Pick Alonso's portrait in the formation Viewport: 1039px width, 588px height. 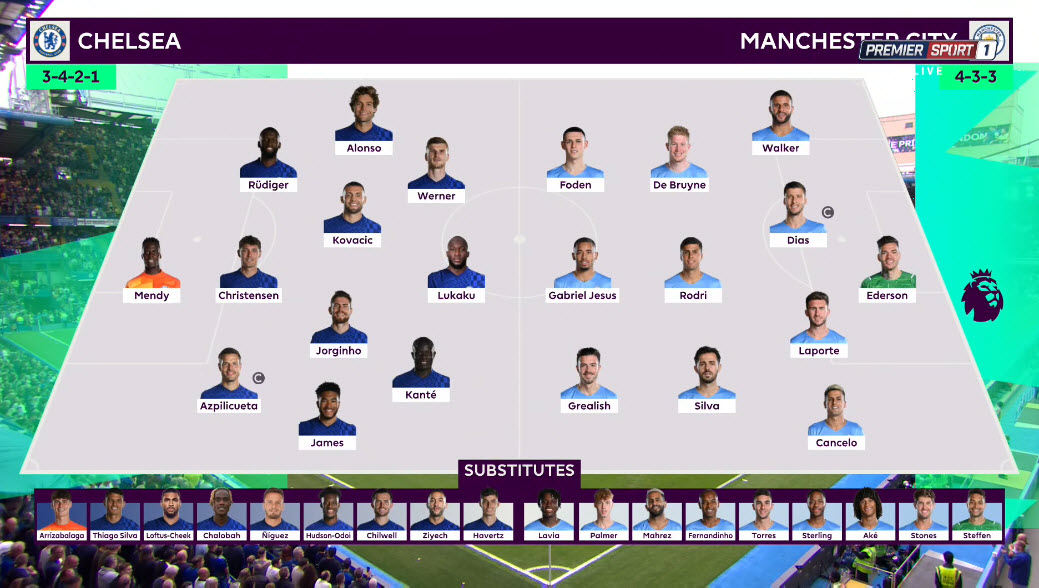[364, 116]
